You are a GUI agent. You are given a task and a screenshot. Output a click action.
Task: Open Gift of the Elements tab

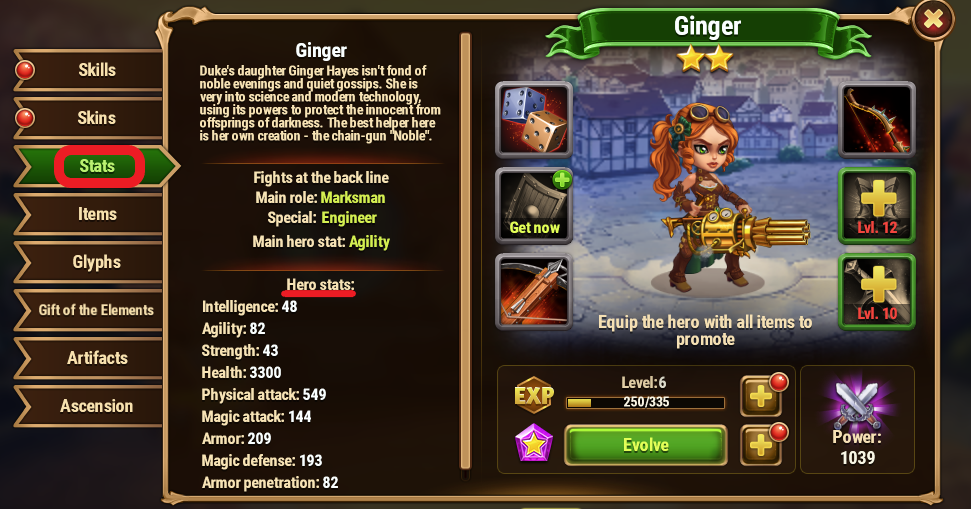(x=96, y=310)
